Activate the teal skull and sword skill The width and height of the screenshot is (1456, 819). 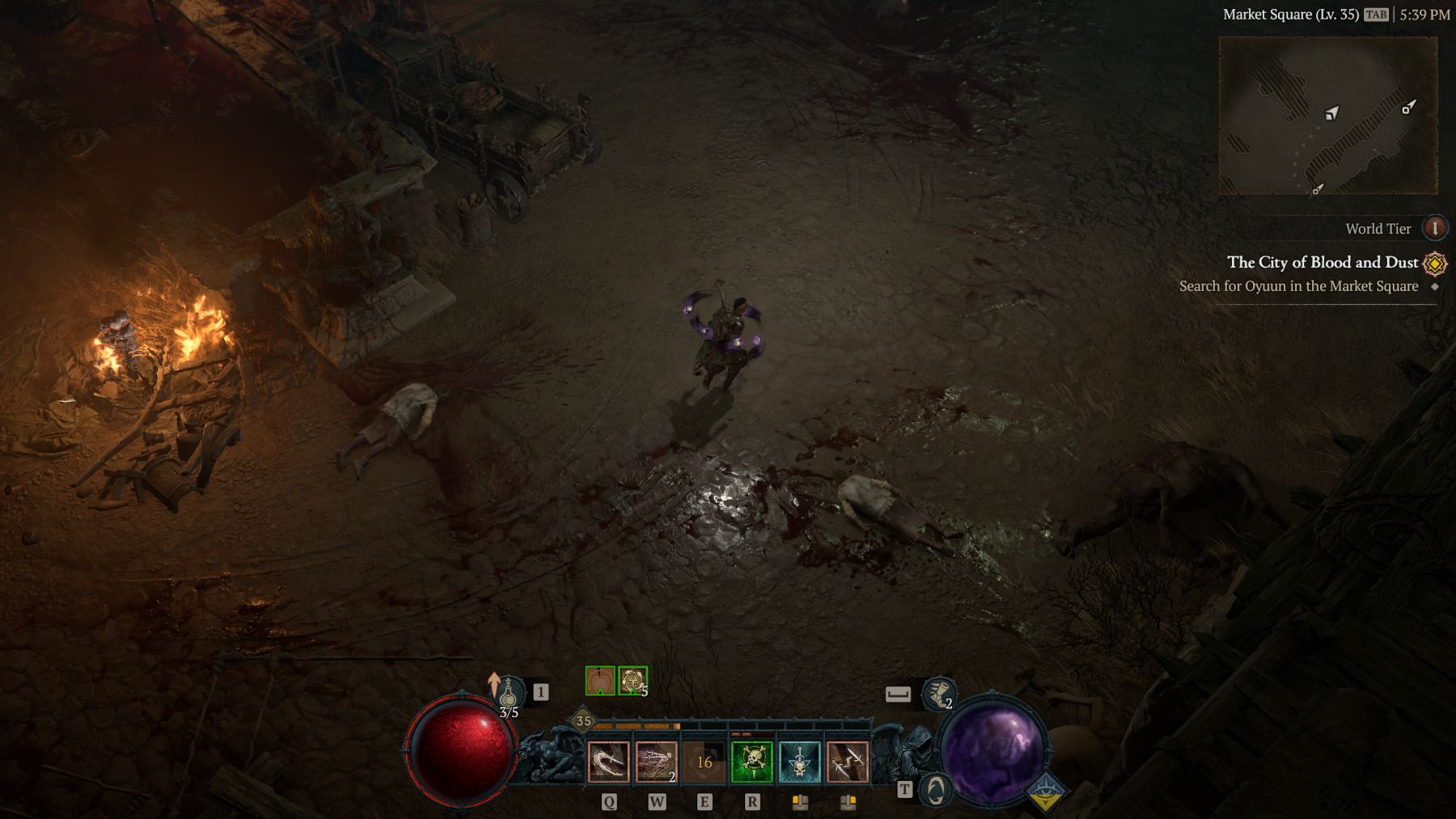[799, 762]
